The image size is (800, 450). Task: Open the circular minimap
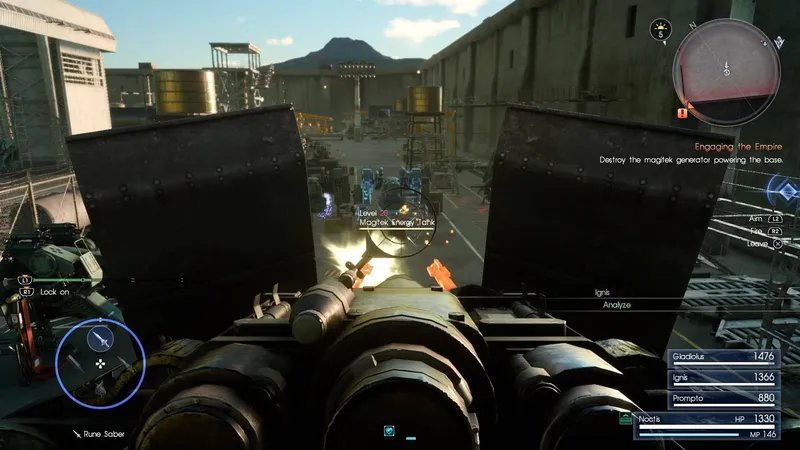[726, 71]
